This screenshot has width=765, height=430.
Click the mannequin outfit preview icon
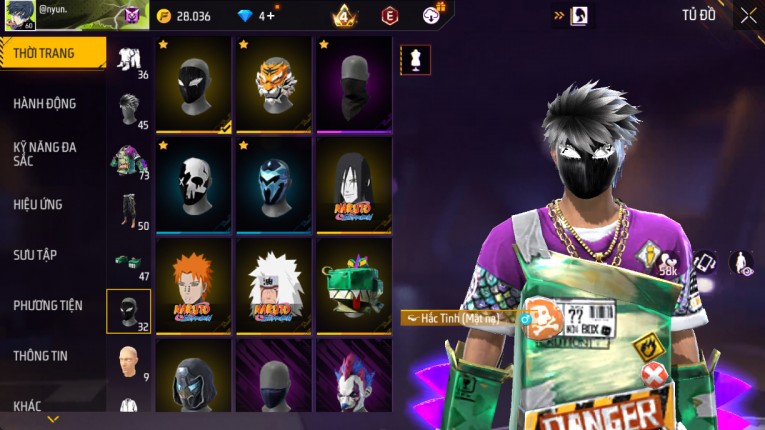point(415,59)
